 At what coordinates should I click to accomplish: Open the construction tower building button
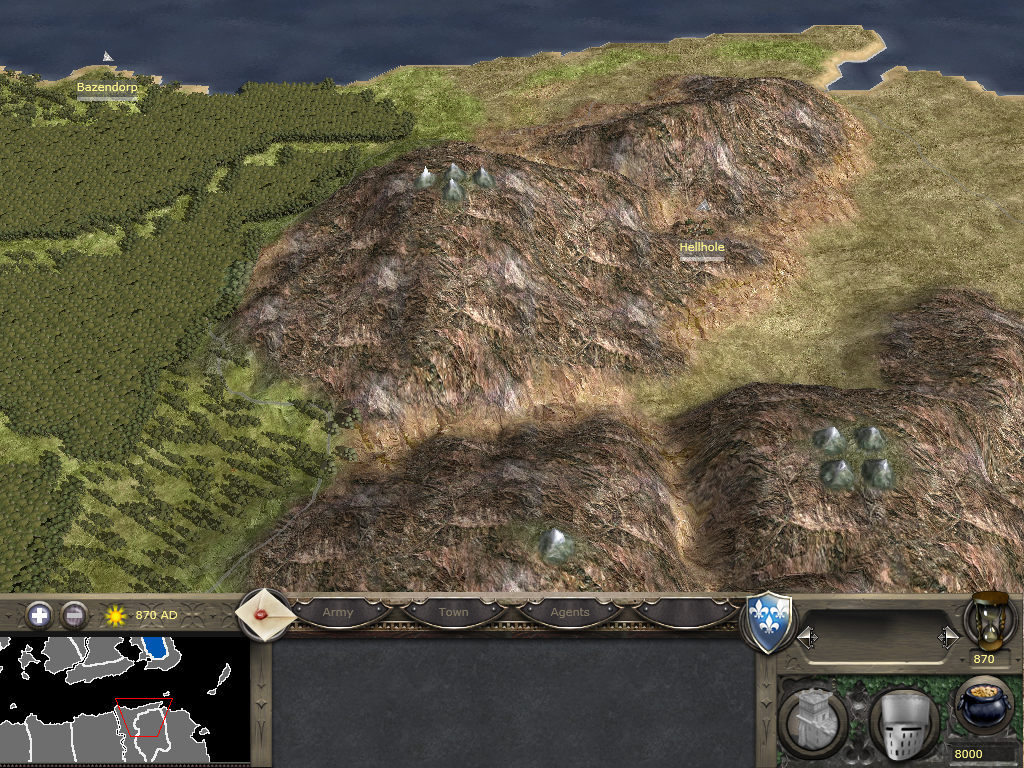click(812, 722)
